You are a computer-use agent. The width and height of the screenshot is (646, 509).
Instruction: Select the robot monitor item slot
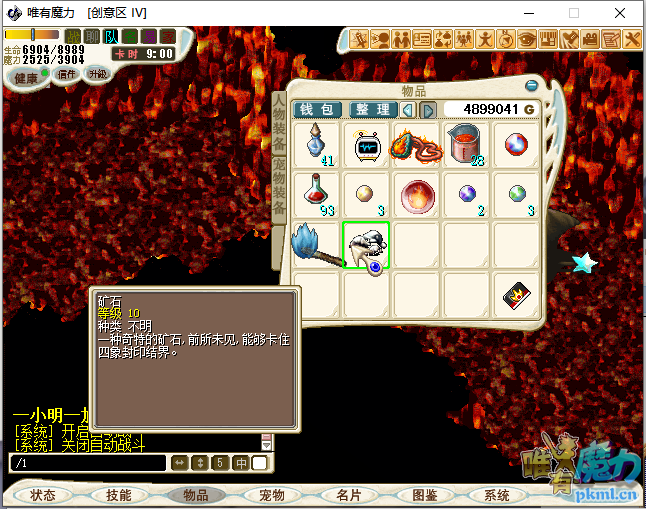pos(368,146)
